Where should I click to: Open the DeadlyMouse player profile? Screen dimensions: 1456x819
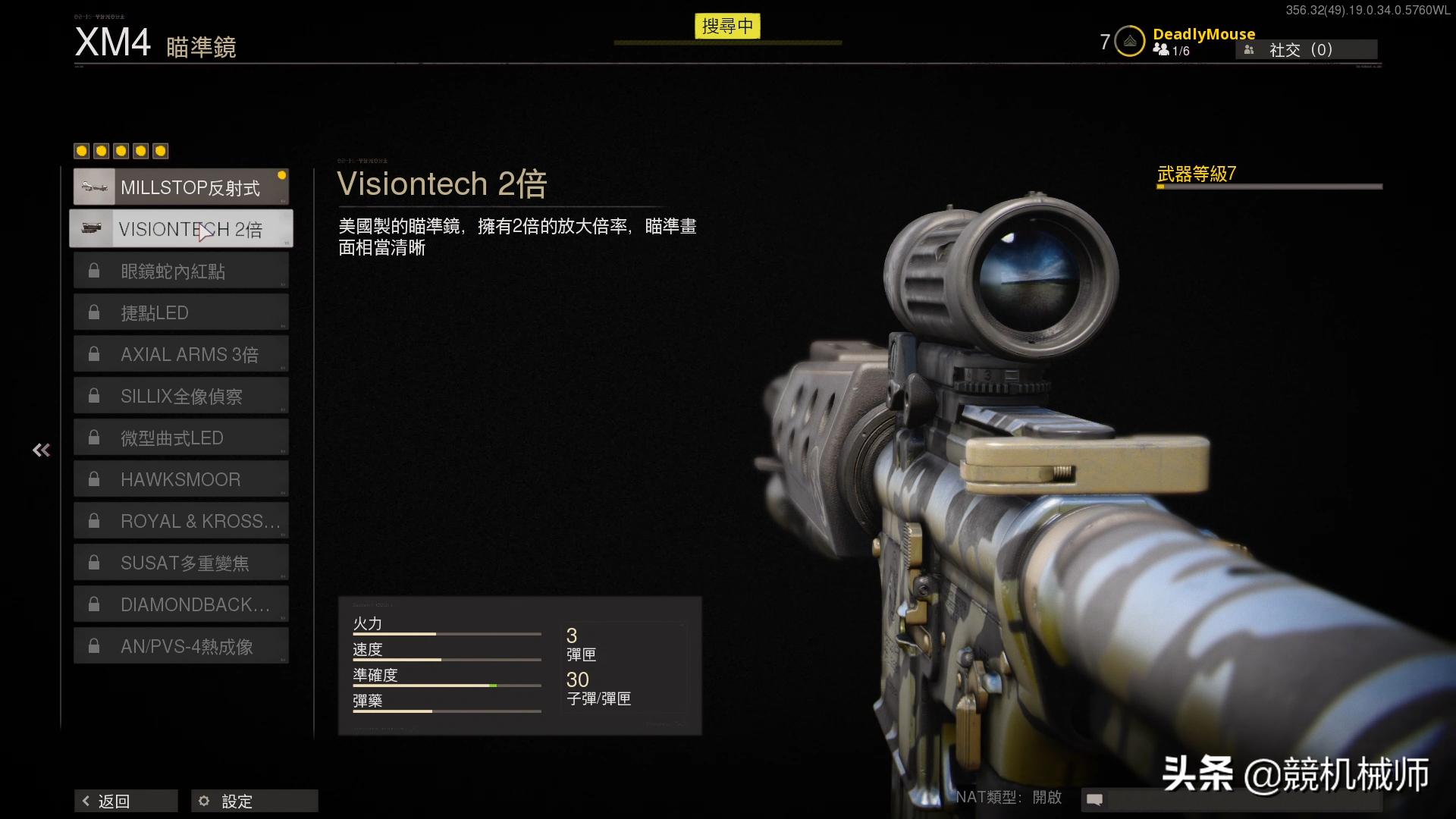coord(1203,34)
